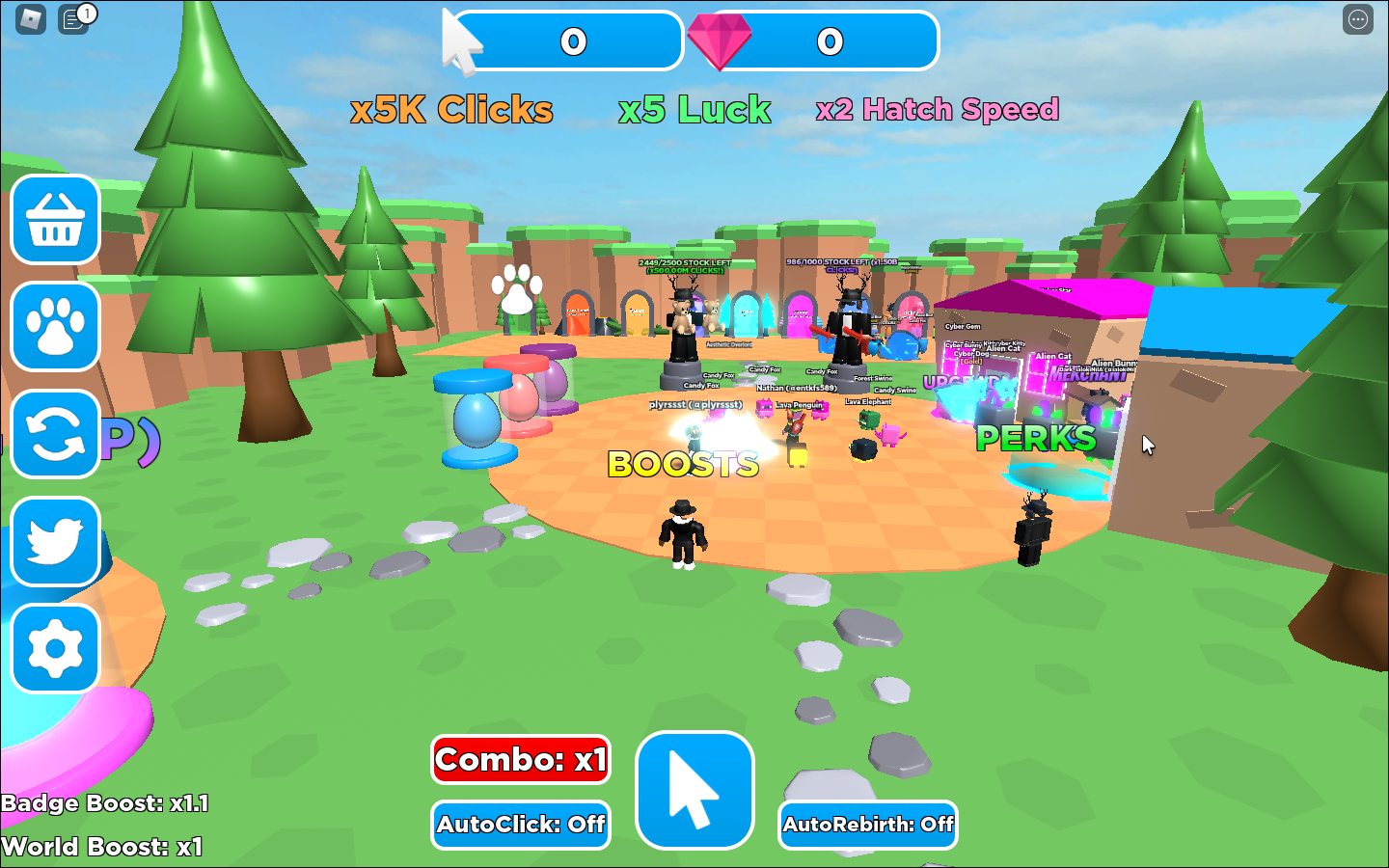Open the rebirth arrows menu
1389x868 pixels.
tap(56, 434)
